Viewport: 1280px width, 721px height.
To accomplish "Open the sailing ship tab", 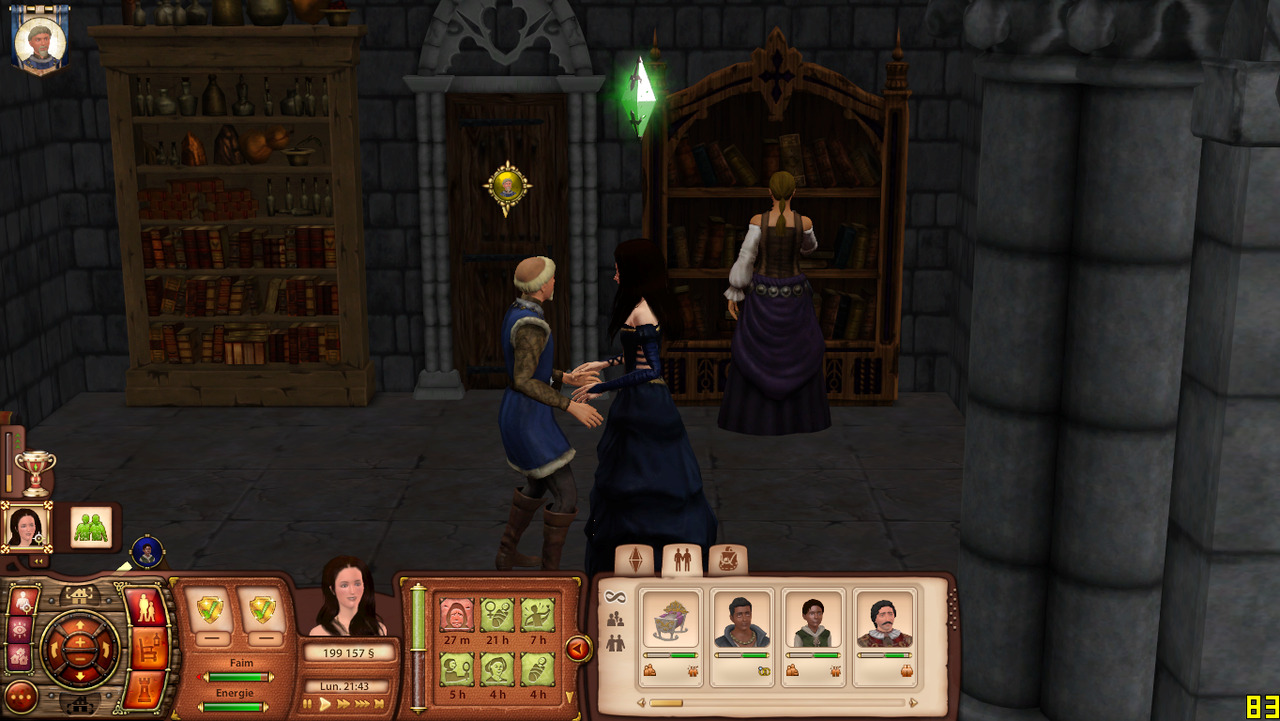I will coord(728,560).
